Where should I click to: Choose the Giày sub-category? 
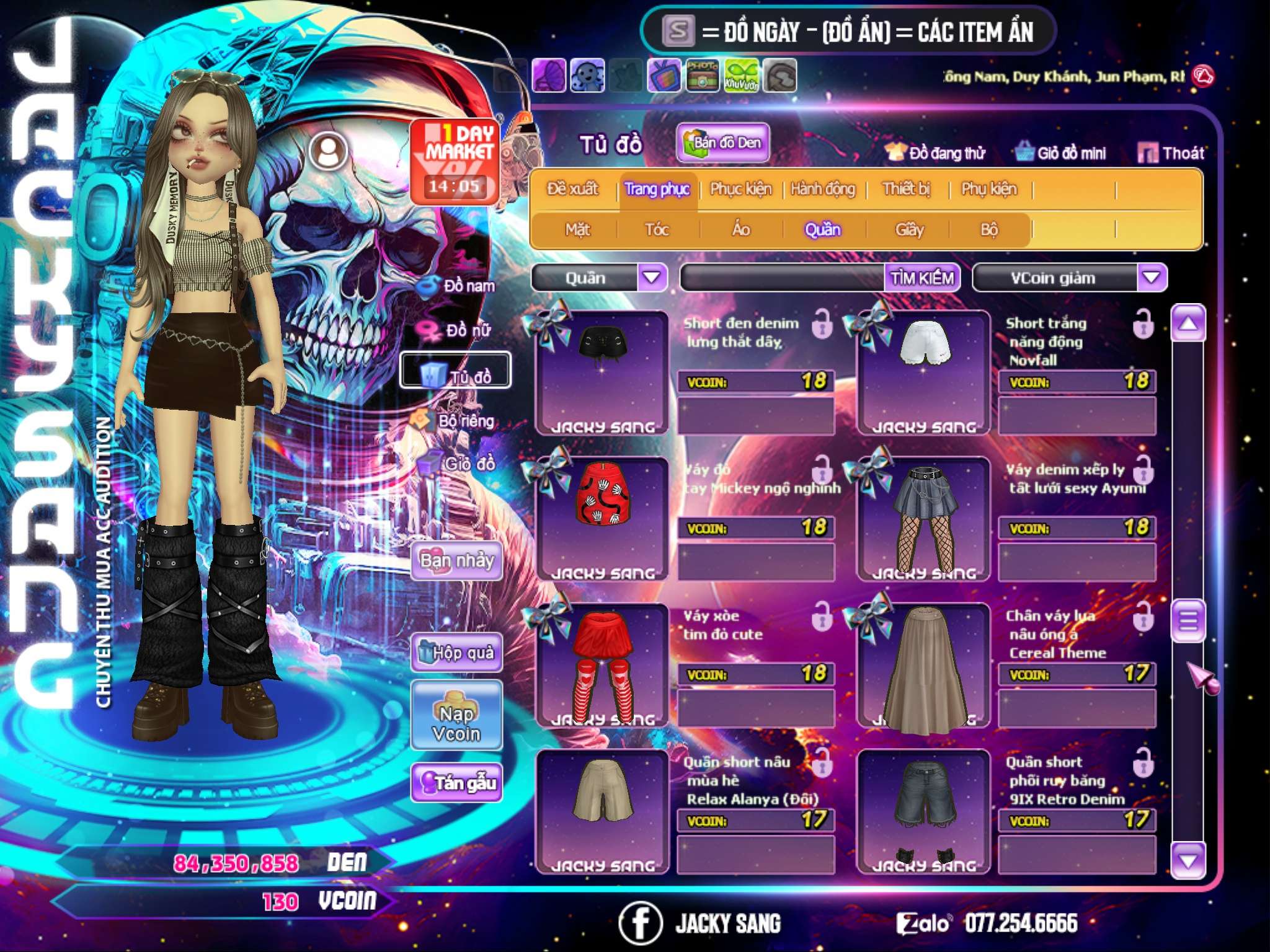909,229
